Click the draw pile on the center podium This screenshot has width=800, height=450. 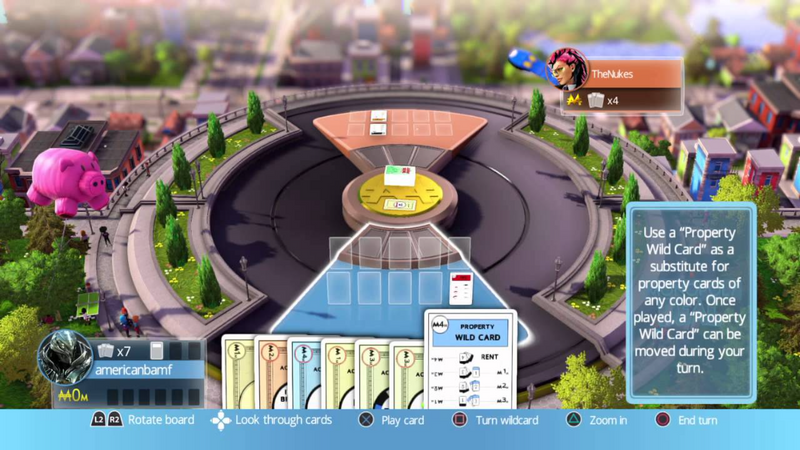click(398, 178)
